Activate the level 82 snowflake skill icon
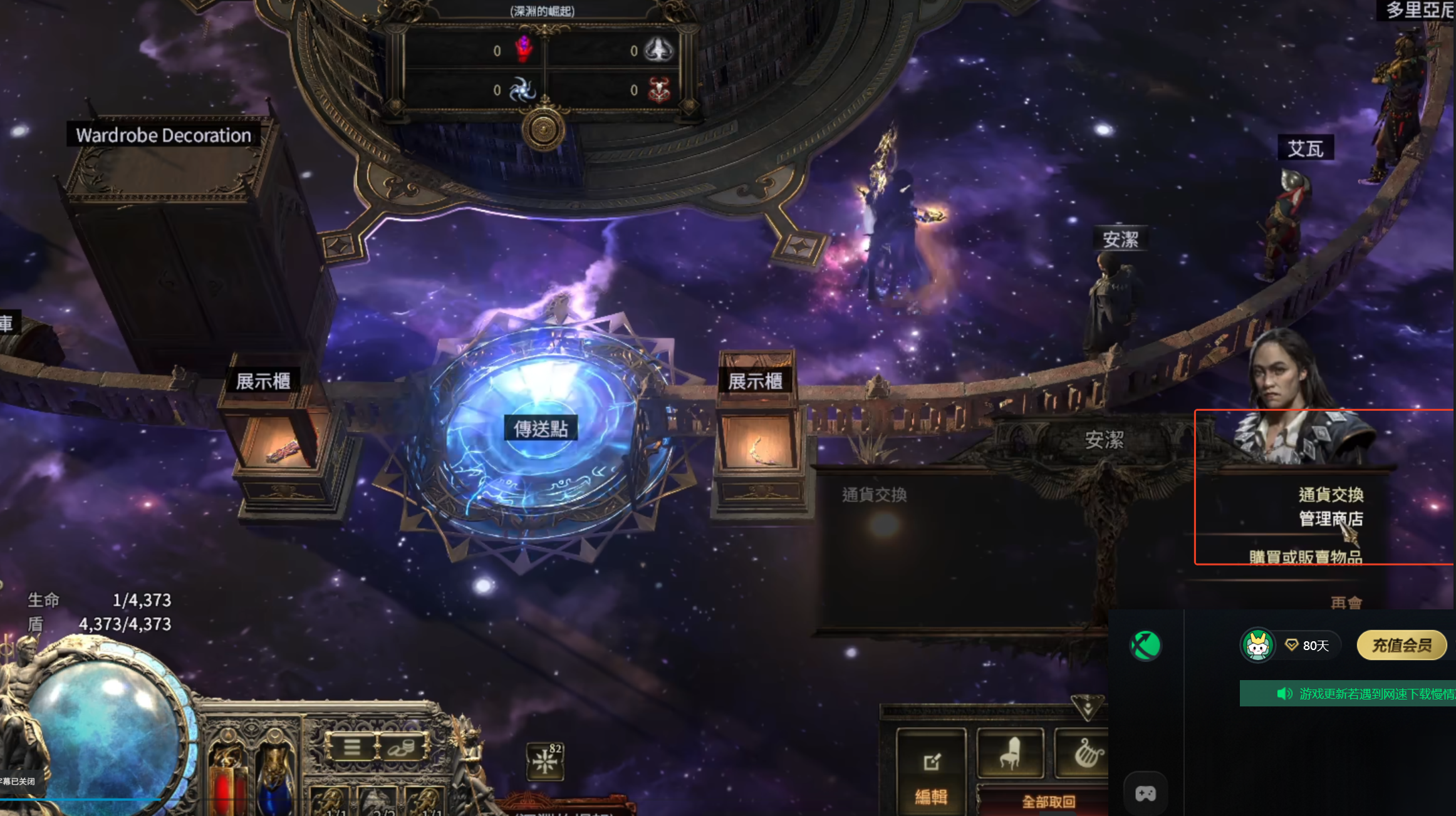Image resolution: width=1456 pixels, height=816 pixels. coord(545,762)
